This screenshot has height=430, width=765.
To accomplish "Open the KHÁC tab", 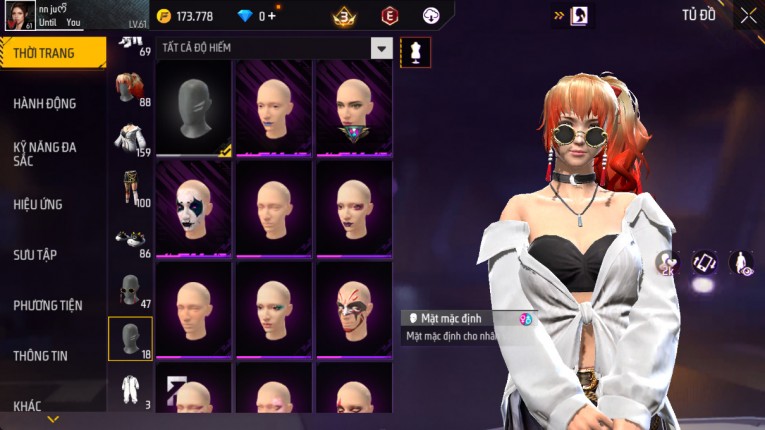I will click(x=28, y=405).
